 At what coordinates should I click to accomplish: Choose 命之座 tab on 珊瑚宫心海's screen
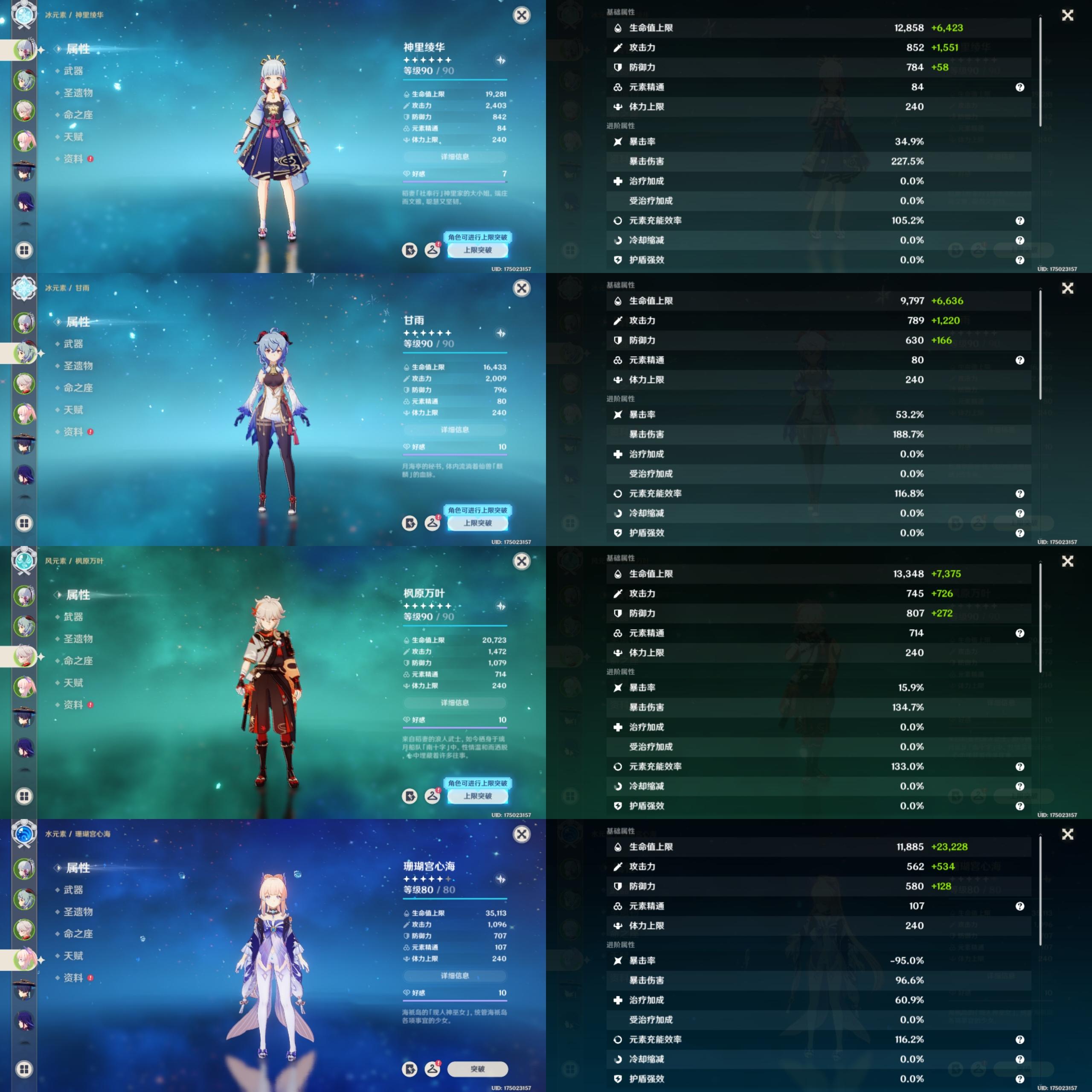click(x=78, y=934)
